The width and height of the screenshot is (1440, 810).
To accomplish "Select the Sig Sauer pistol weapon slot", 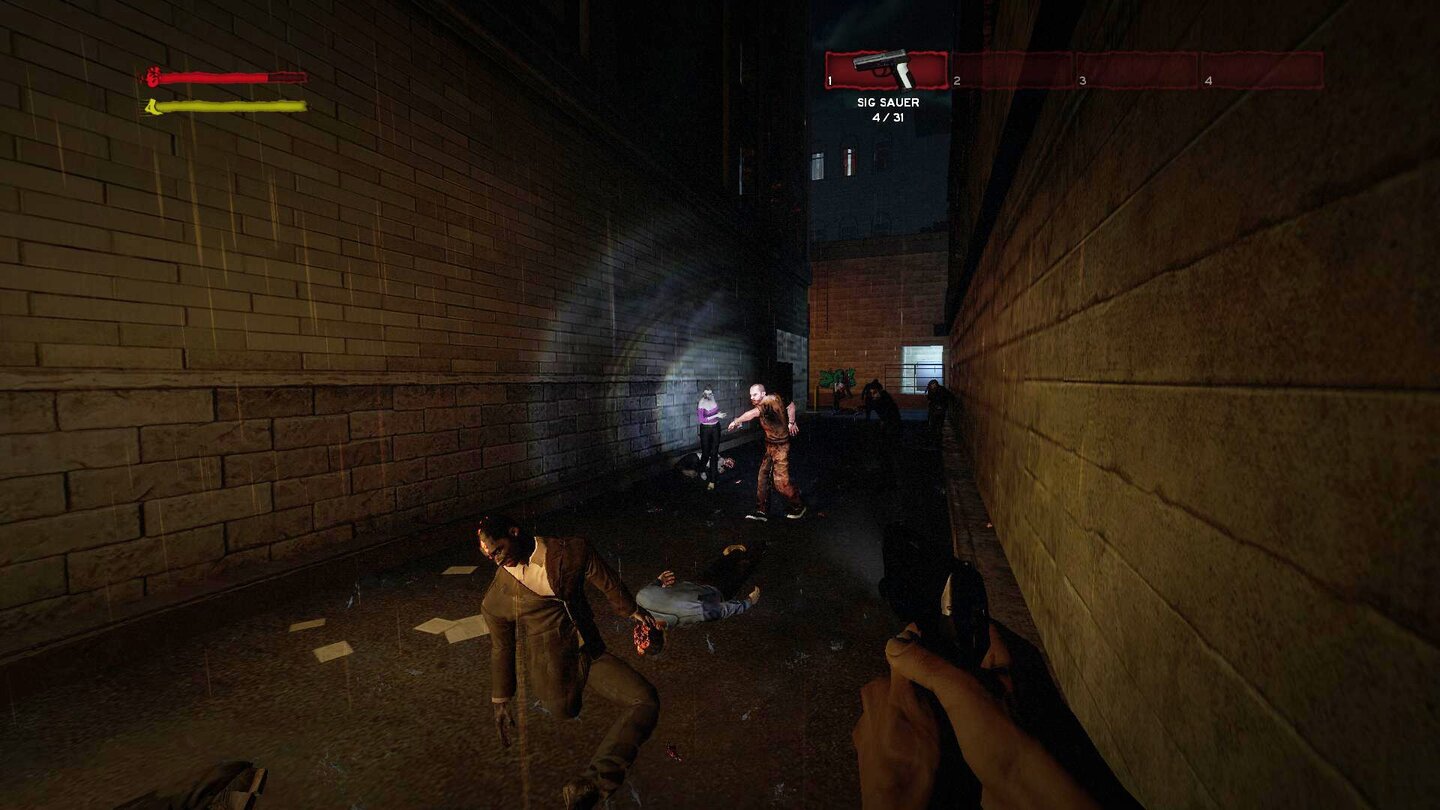I will (886, 70).
